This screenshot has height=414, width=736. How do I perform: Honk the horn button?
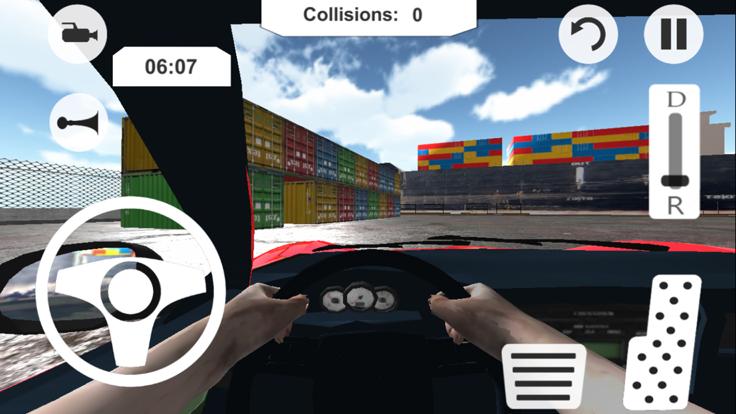coord(78,123)
